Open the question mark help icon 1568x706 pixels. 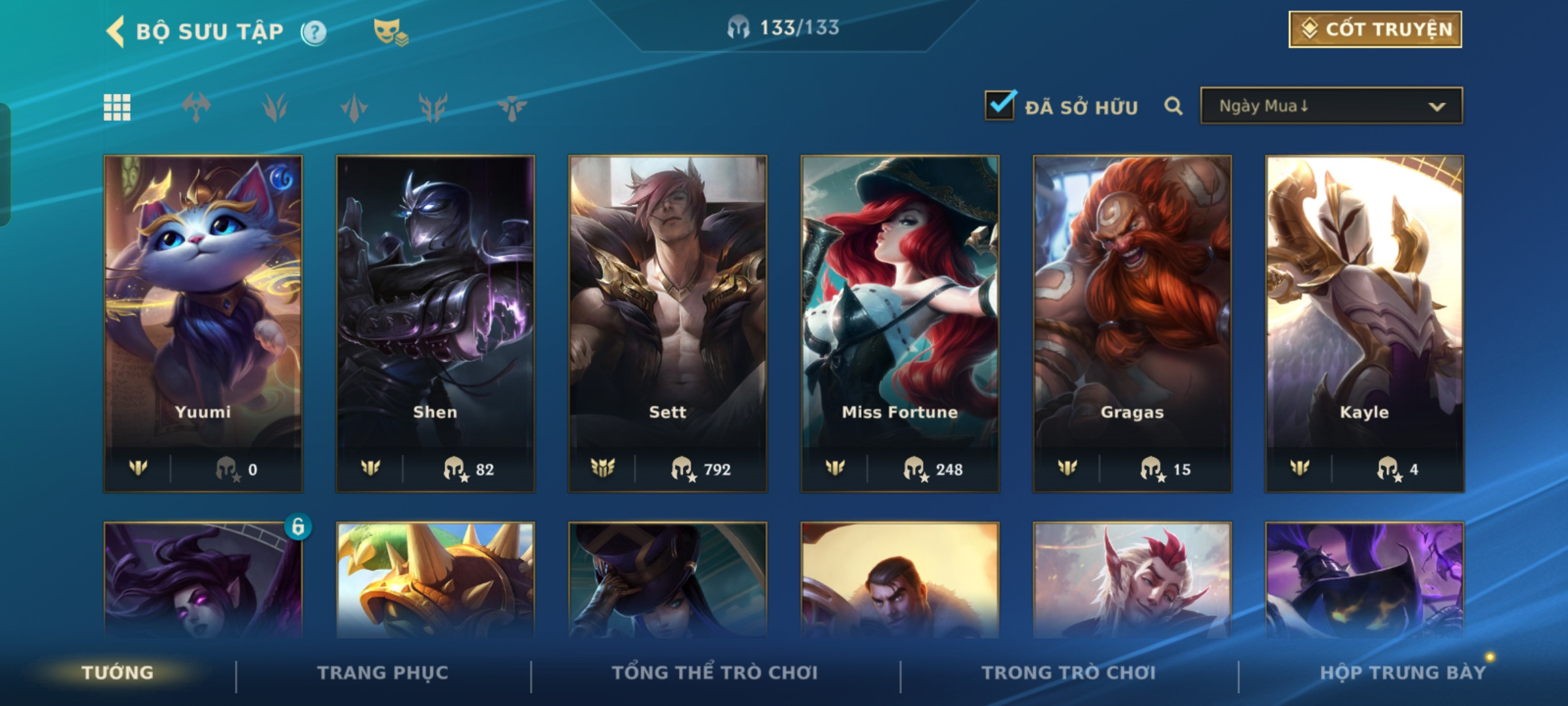click(x=314, y=32)
